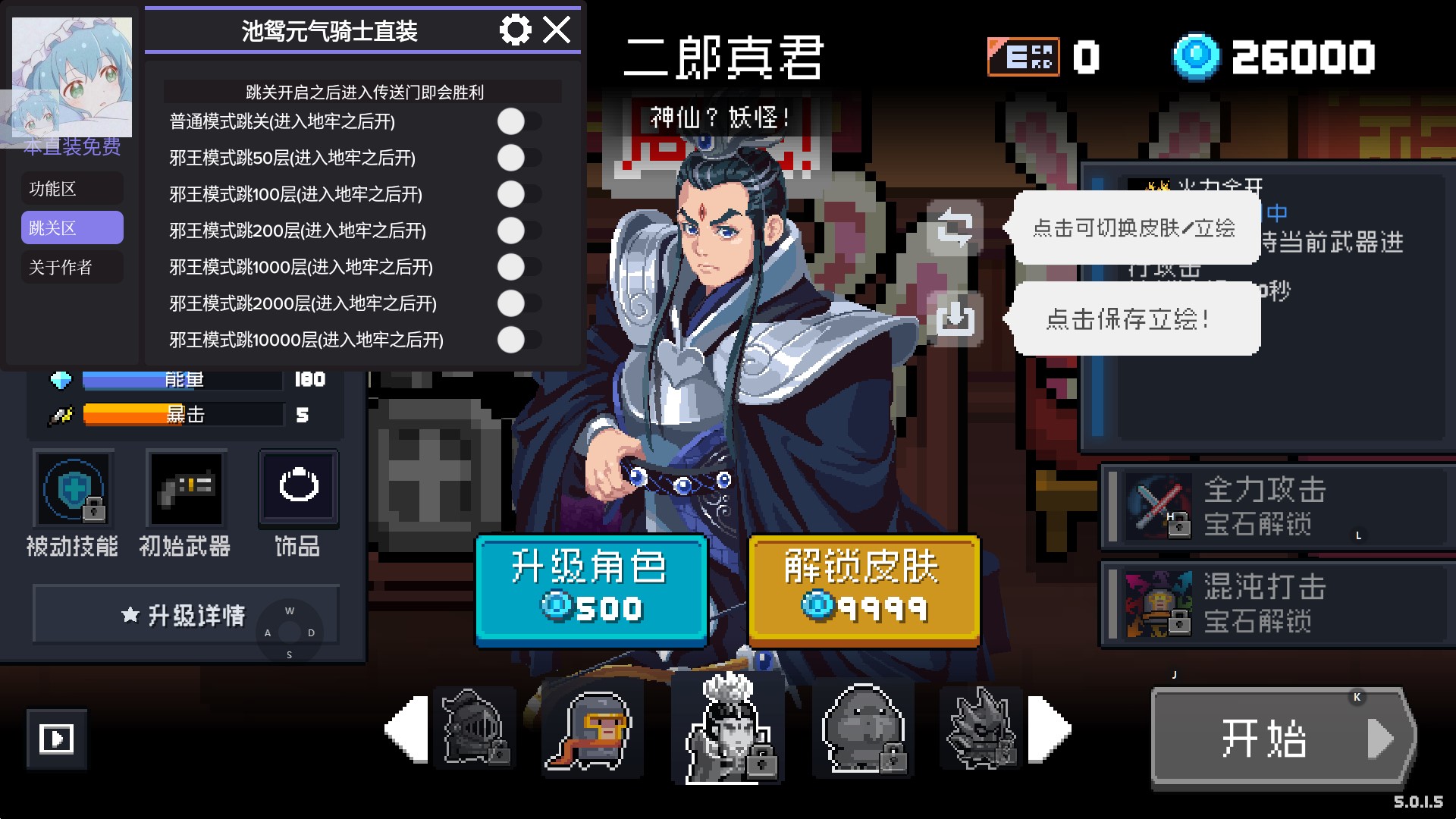Switch to the 功能区 section

[72, 188]
